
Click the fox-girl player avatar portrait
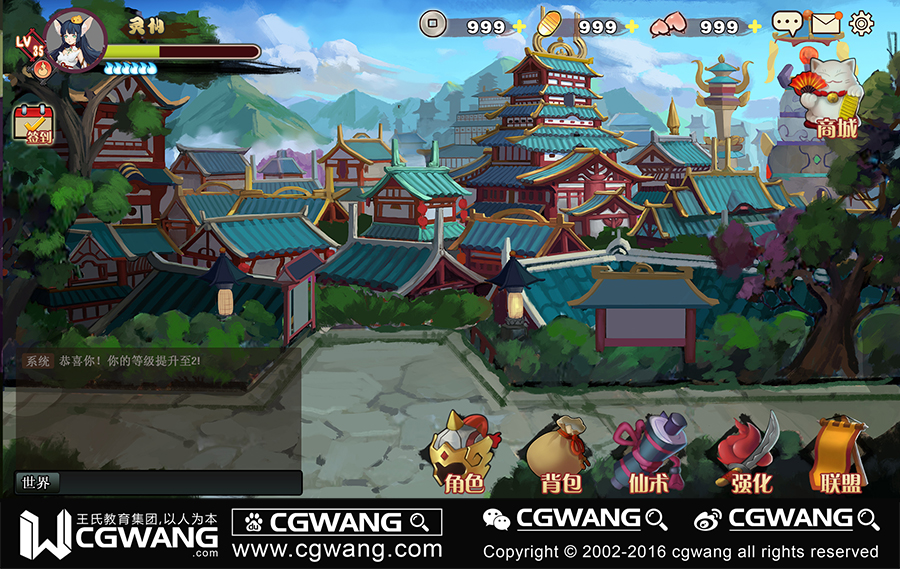tap(74, 41)
